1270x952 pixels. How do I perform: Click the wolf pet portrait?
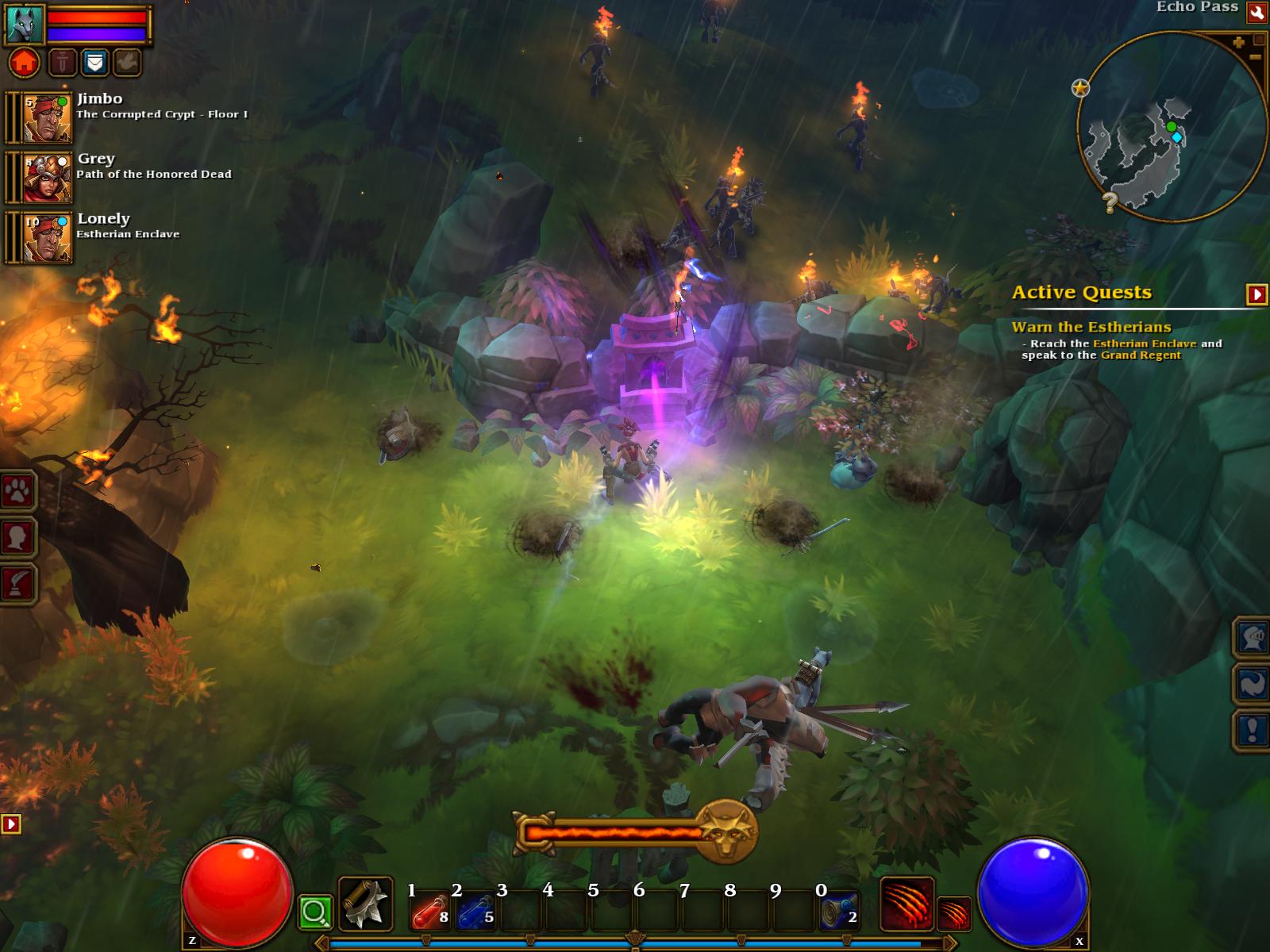[x=25, y=24]
